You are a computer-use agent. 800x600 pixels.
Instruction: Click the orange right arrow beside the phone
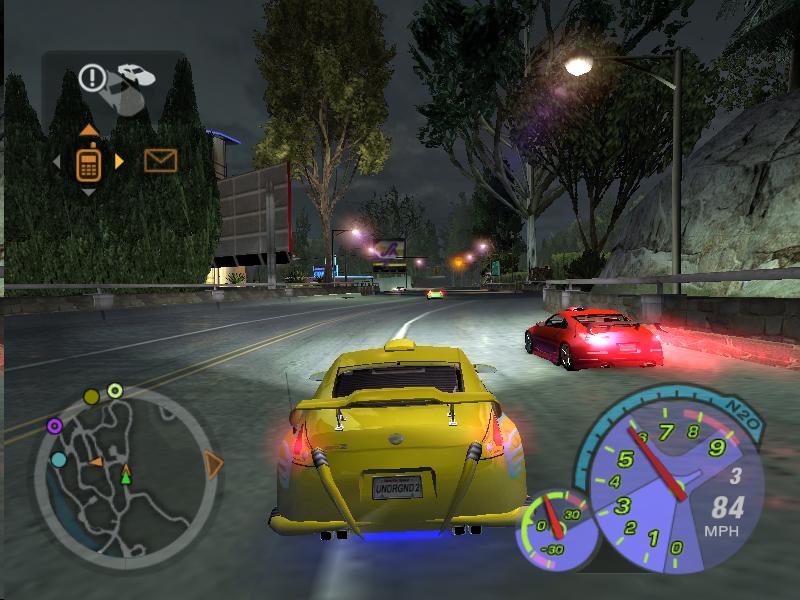[x=120, y=161]
